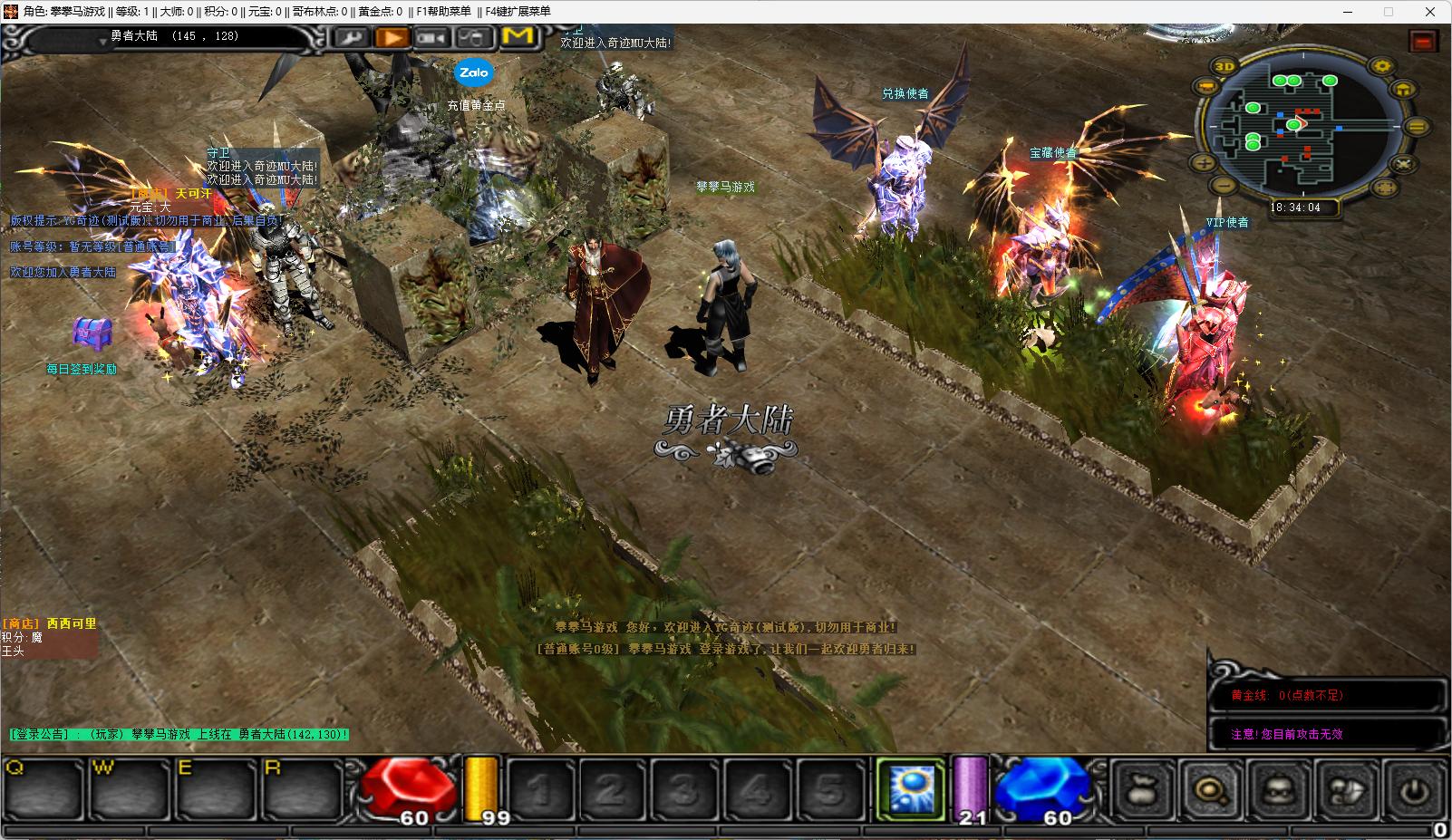Toggle the video camera button

[433, 37]
